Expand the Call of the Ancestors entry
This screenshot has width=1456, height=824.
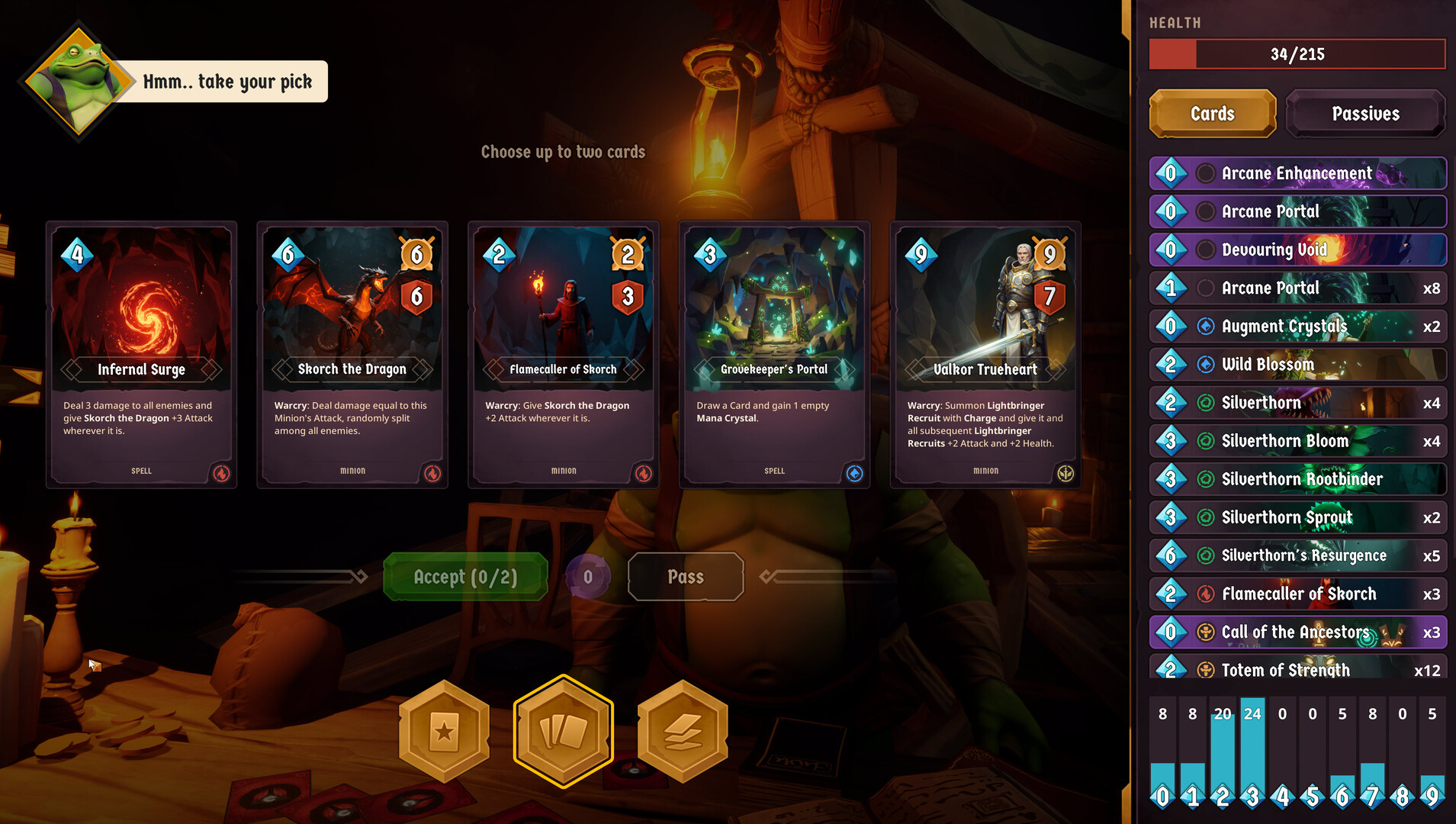click(x=1297, y=632)
